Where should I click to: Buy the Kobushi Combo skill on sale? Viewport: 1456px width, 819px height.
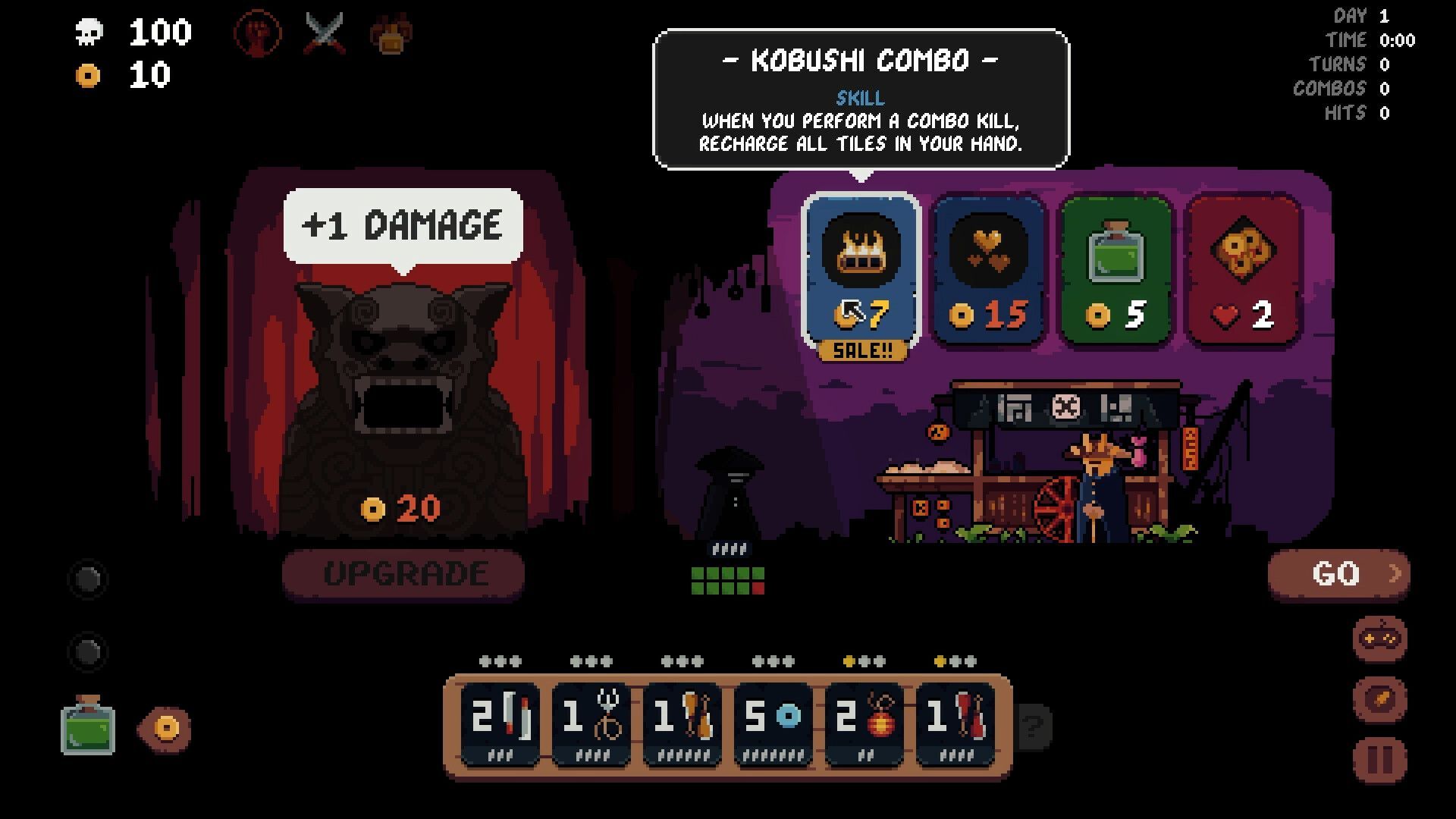tap(861, 269)
